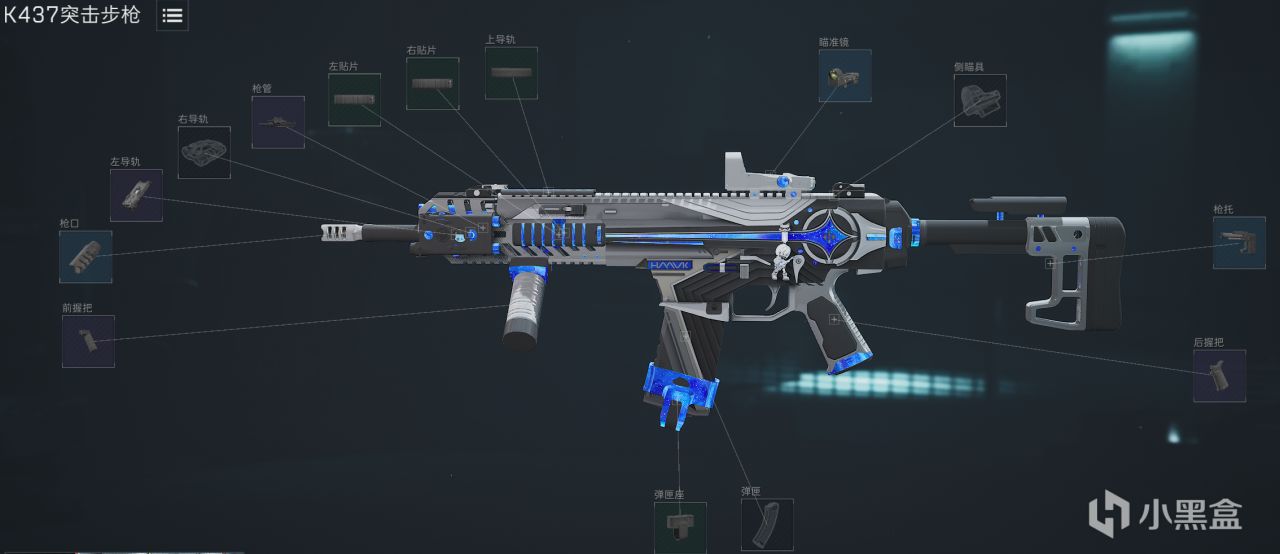1280x554 pixels.
Task: Choose the 侧瞄具 canted sight slot
Action: [x=980, y=100]
